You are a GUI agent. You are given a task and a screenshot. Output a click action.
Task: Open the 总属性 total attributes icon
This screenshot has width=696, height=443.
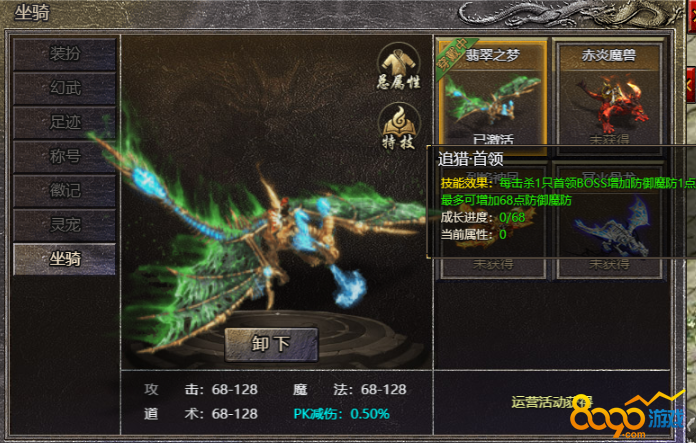(397, 67)
